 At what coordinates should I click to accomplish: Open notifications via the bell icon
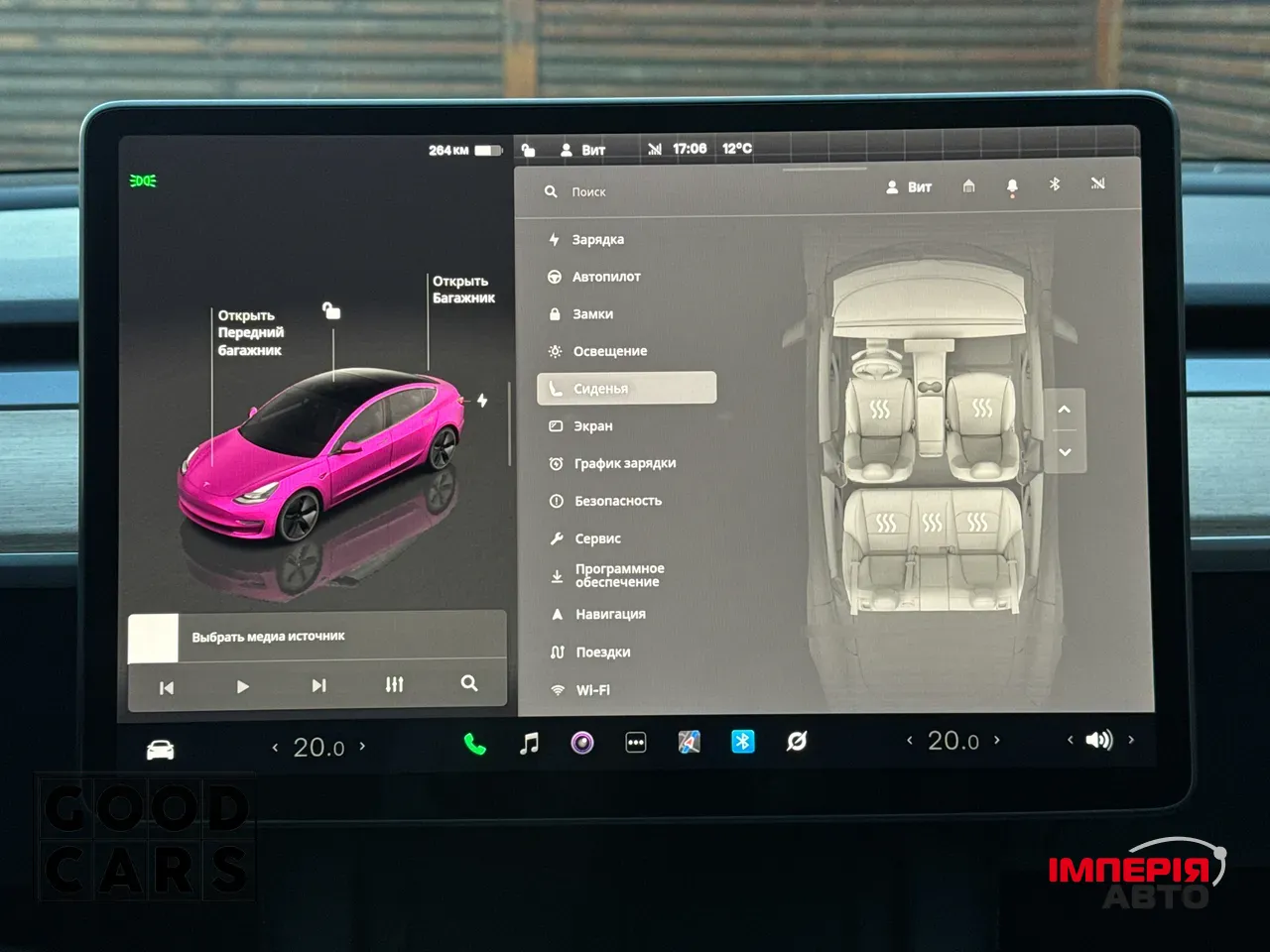1012,185
